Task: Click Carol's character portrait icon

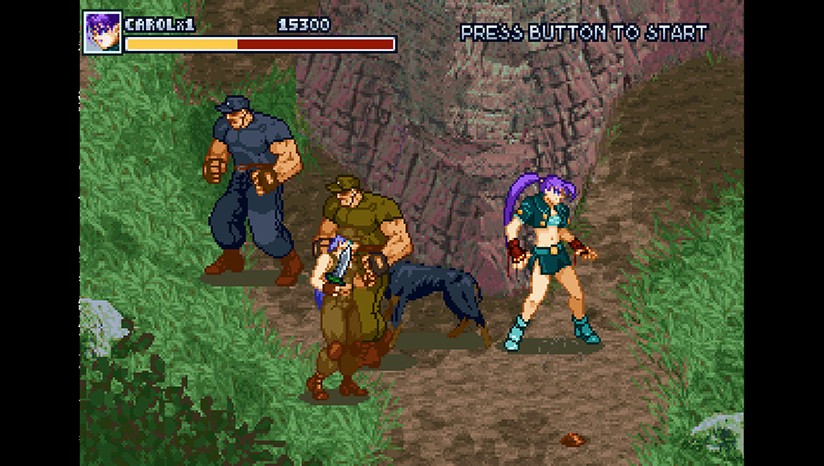Action: (x=102, y=31)
